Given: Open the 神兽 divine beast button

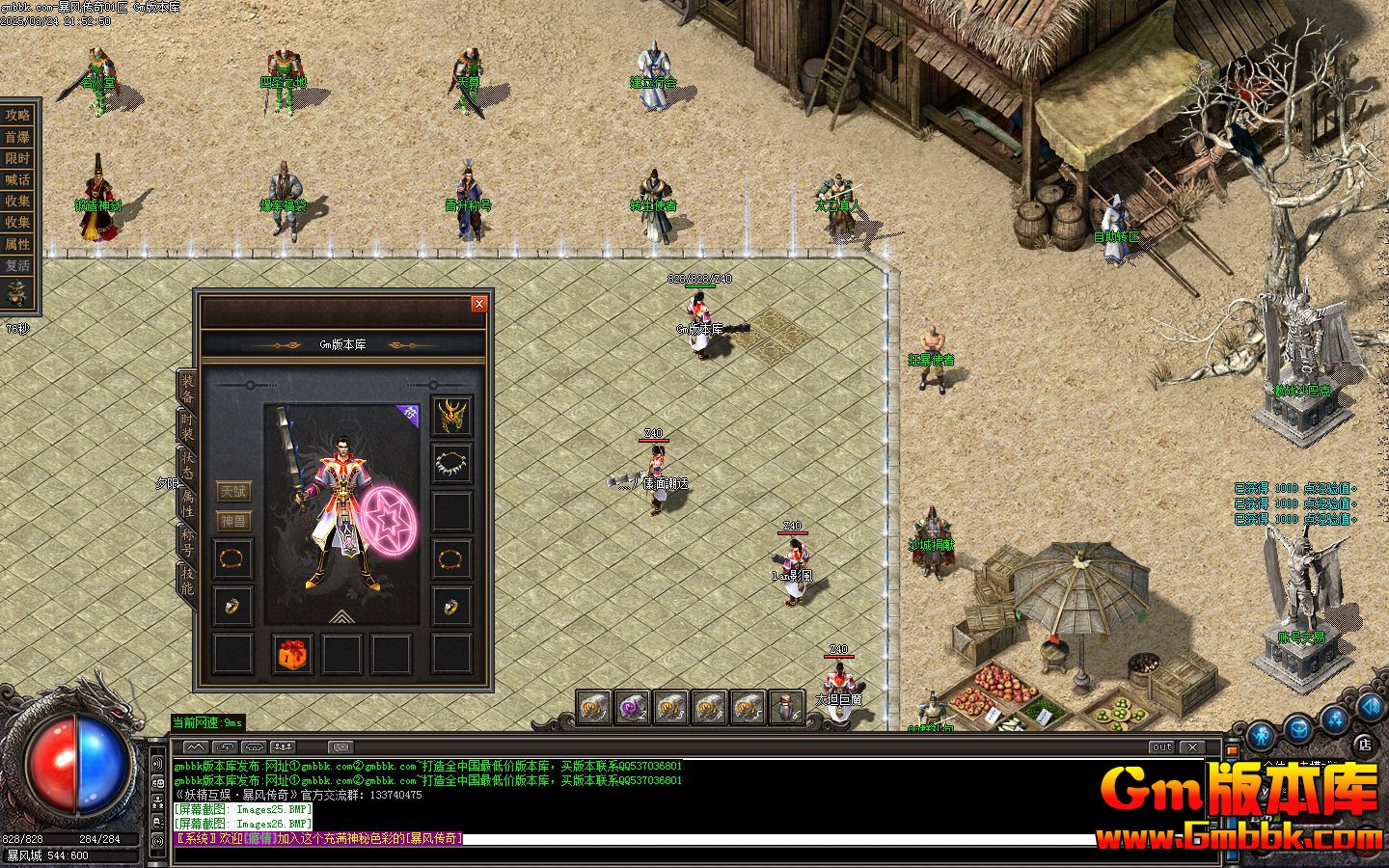Looking at the screenshot, I should coord(233,521).
